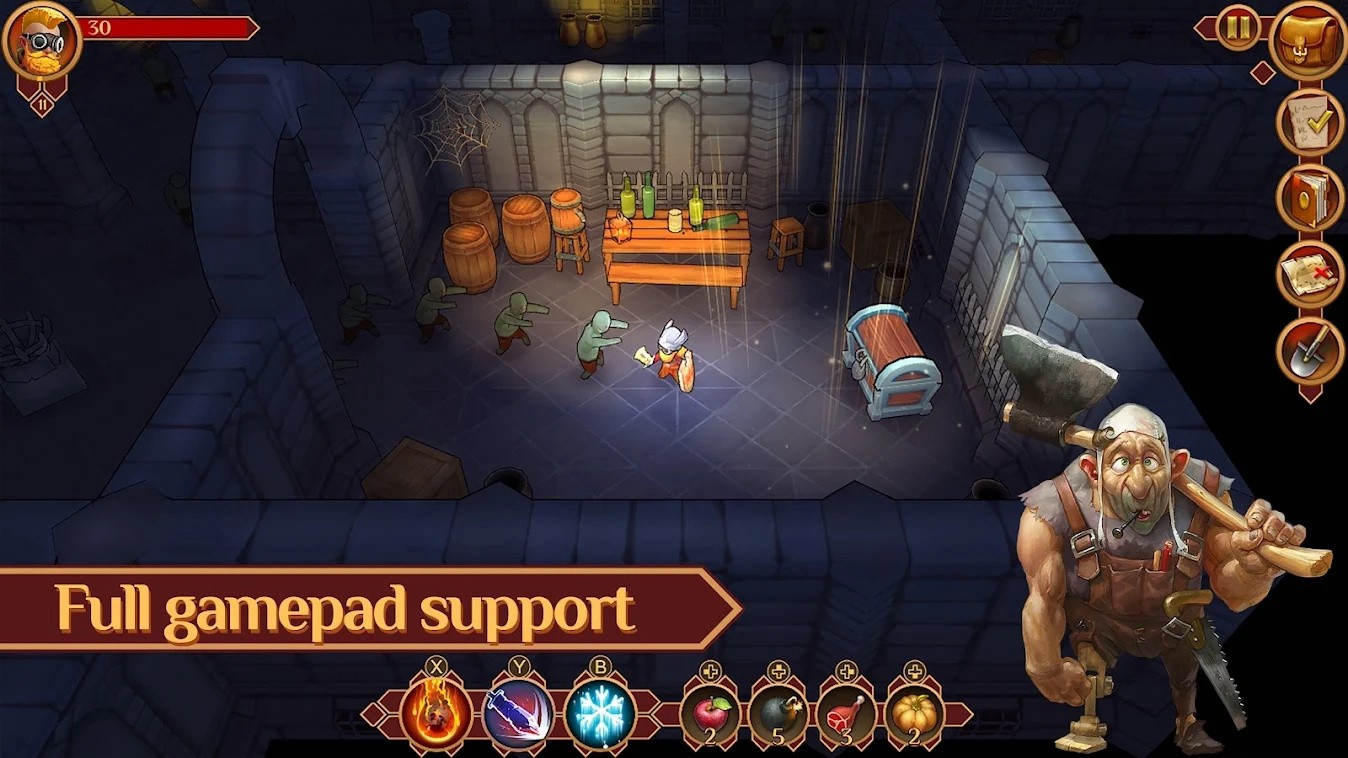Open the leather backpack inventory
This screenshot has height=758, width=1348.
pyautogui.click(x=1308, y=40)
